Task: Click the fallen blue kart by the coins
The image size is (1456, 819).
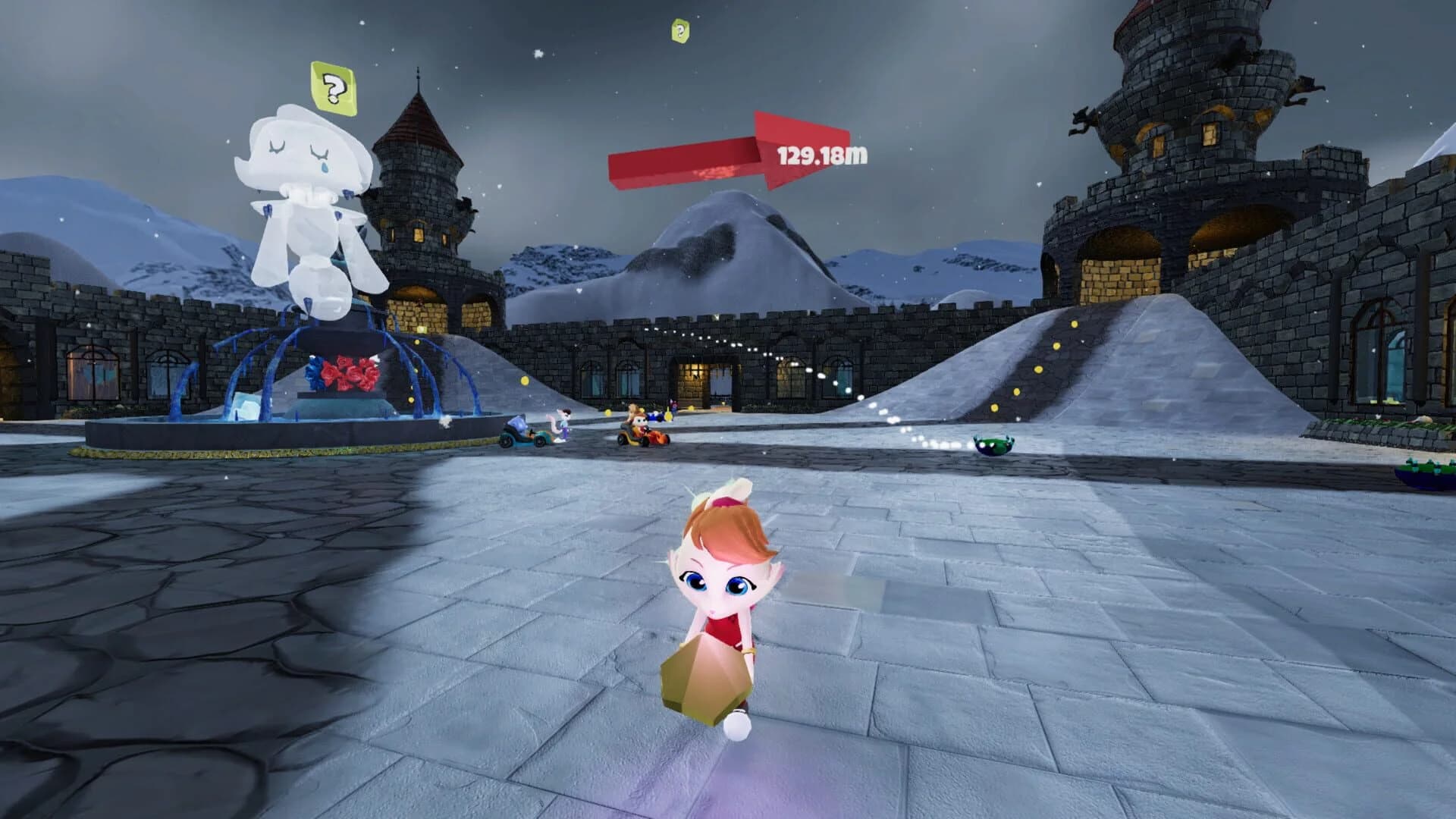Action: click(x=656, y=416)
